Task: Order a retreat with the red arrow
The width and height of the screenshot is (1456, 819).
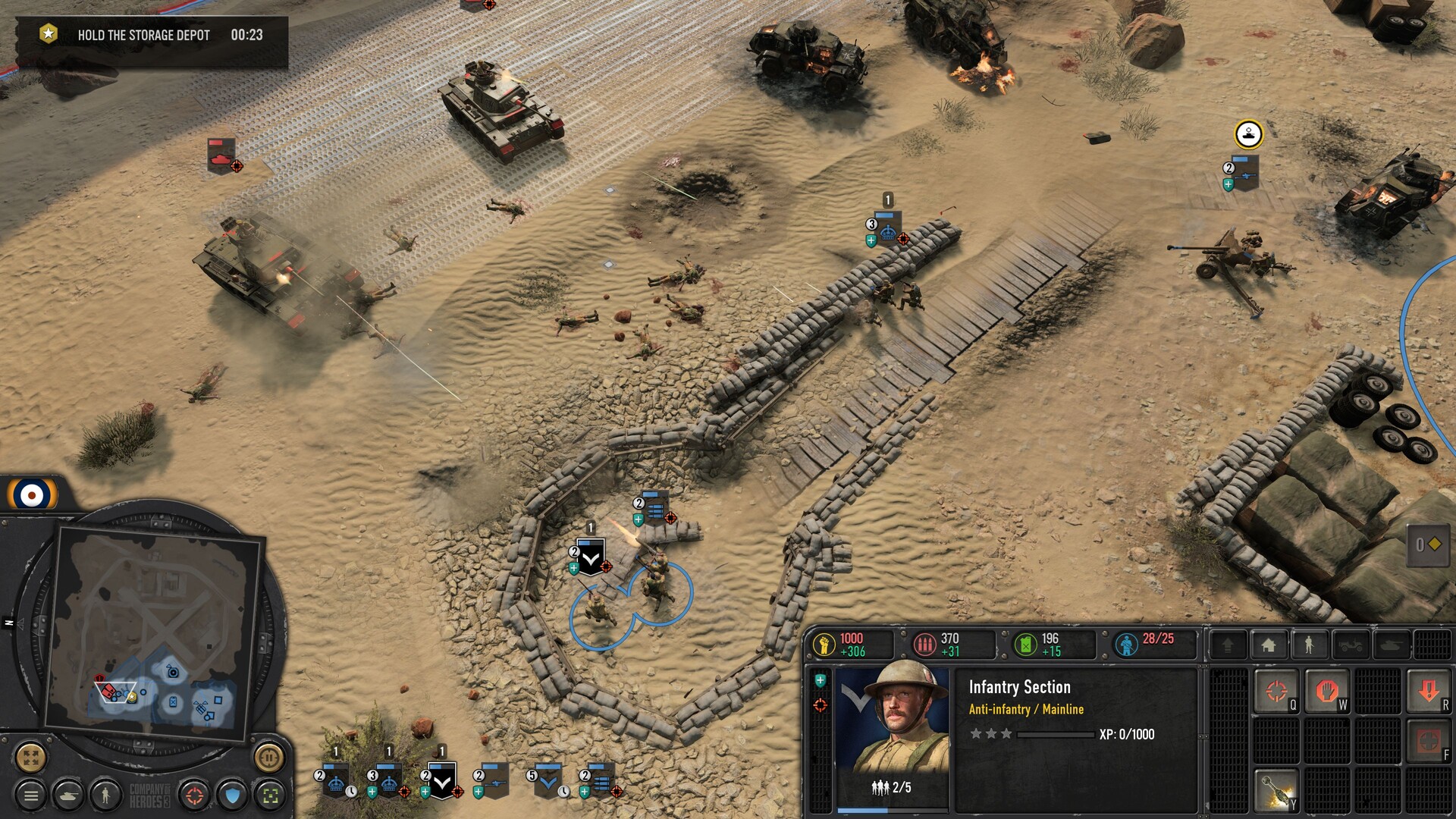Action: pyautogui.click(x=1428, y=691)
